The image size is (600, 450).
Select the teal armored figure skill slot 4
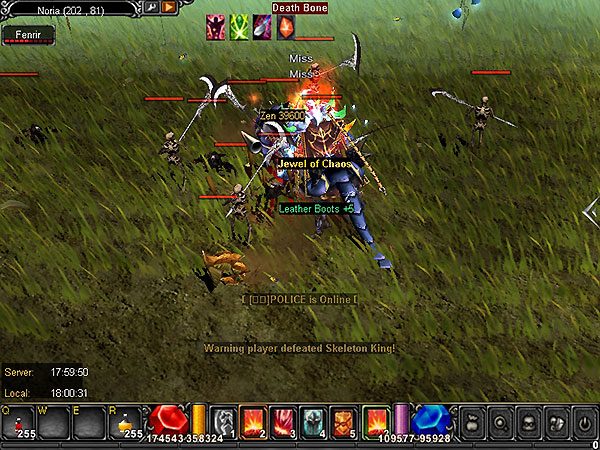[314, 422]
